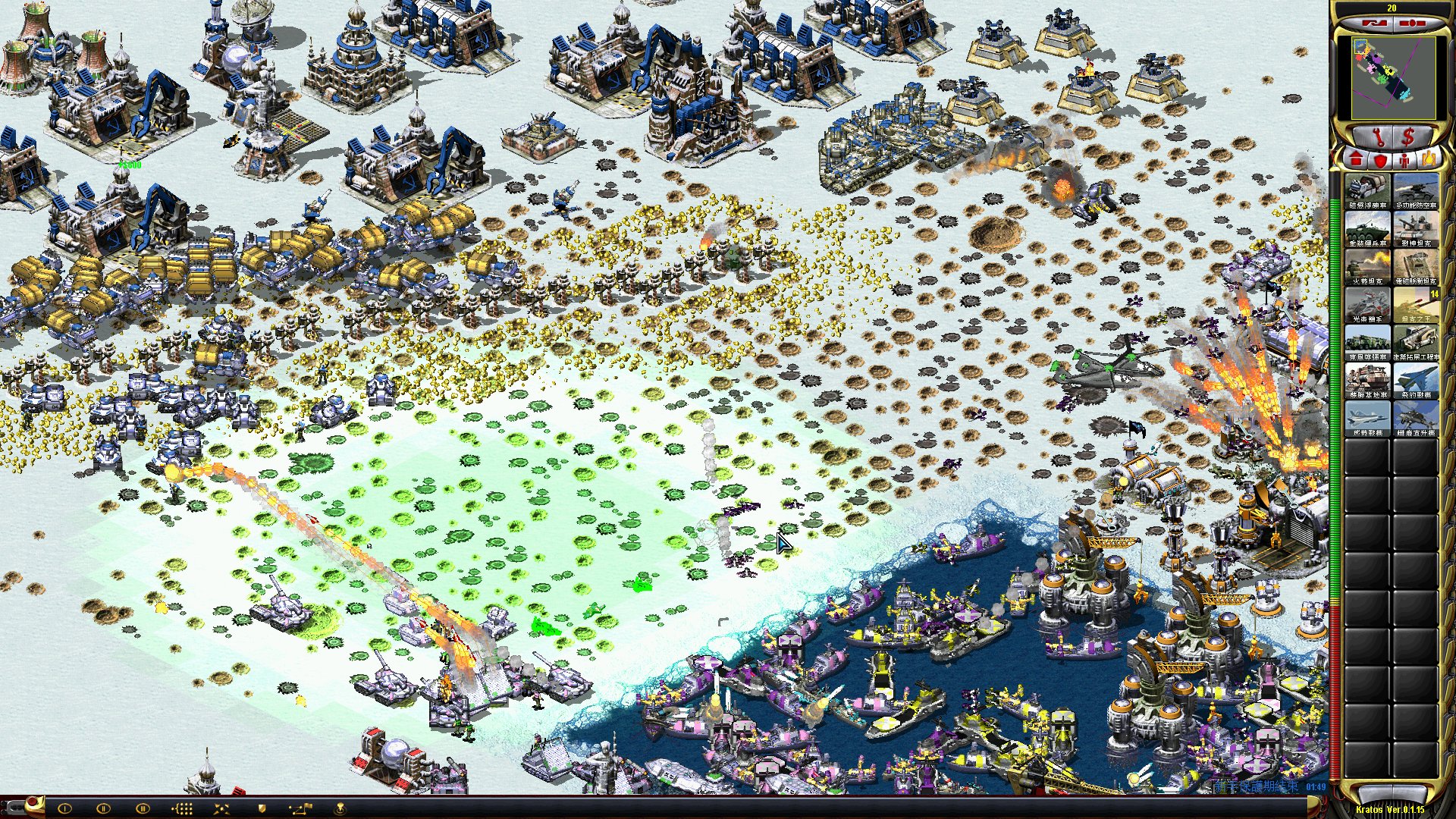1456x819 pixels.
Task: Activate the guard shield command
Action: tap(262, 808)
